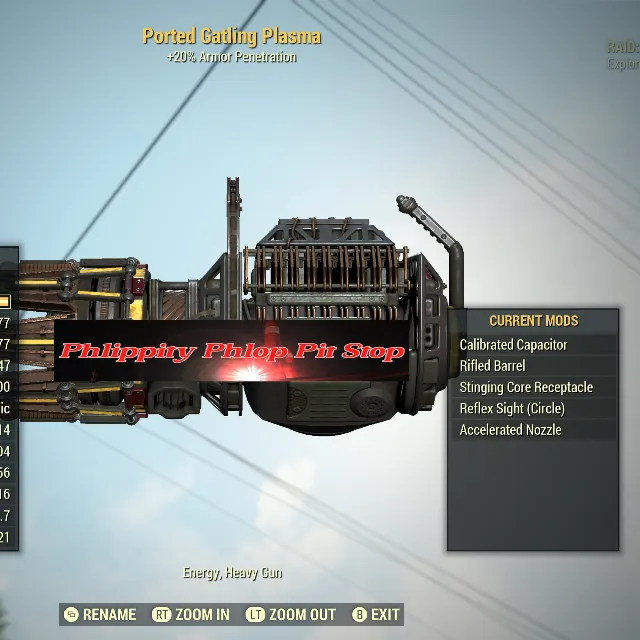Select the Calibrated Capacitor mod
The height and width of the screenshot is (640, 640).
coord(514,345)
